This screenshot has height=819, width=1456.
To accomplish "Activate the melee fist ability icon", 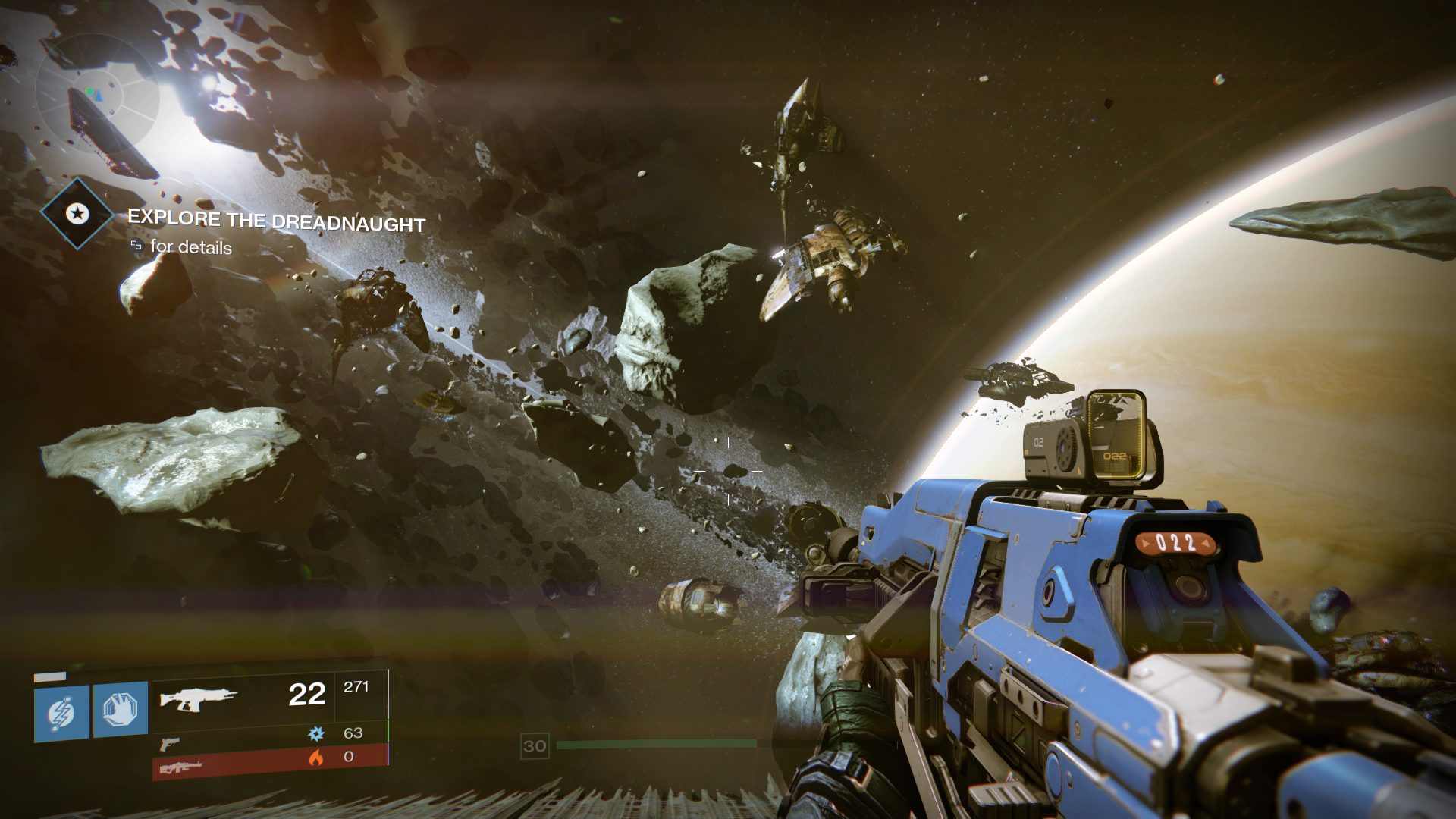I will click(121, 710).
